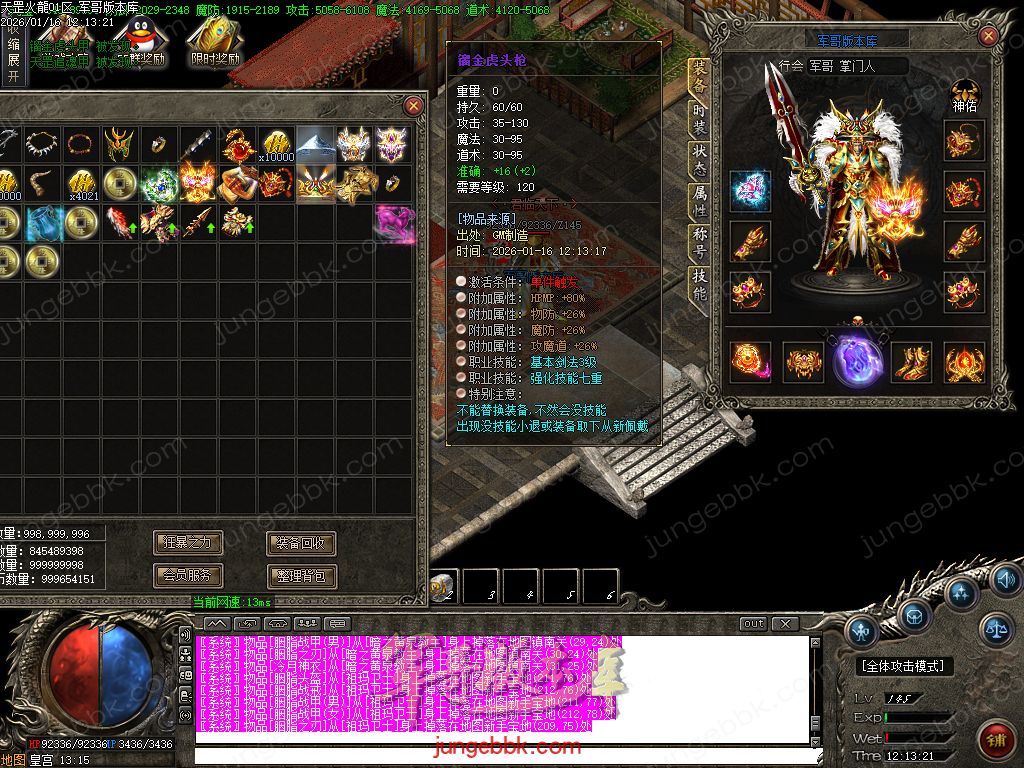Show the 属性 attributes tab
The image size is (1024, 768).
[699, 200]
